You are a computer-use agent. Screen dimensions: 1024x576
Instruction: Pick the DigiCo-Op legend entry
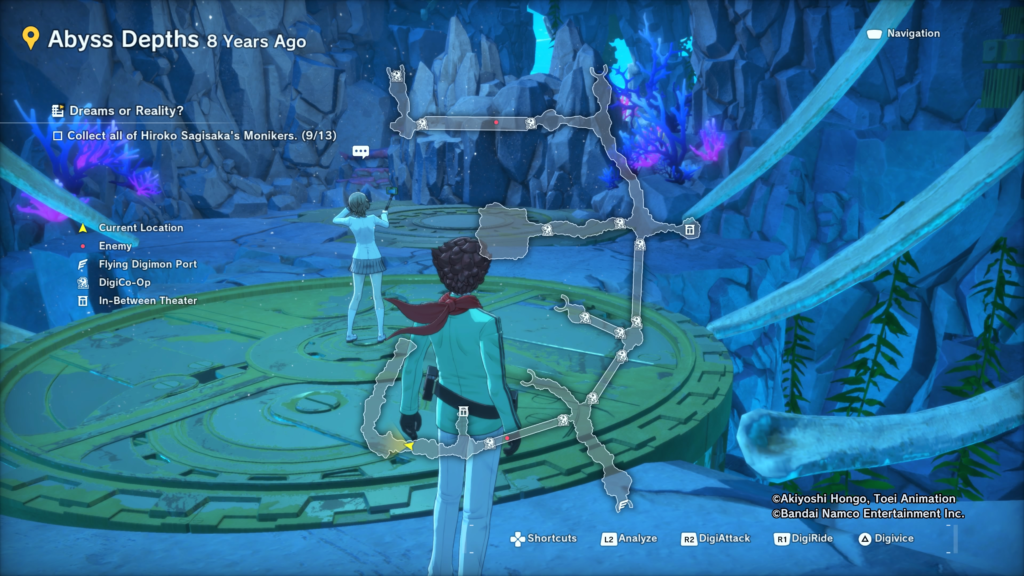[x=126, y=282]
